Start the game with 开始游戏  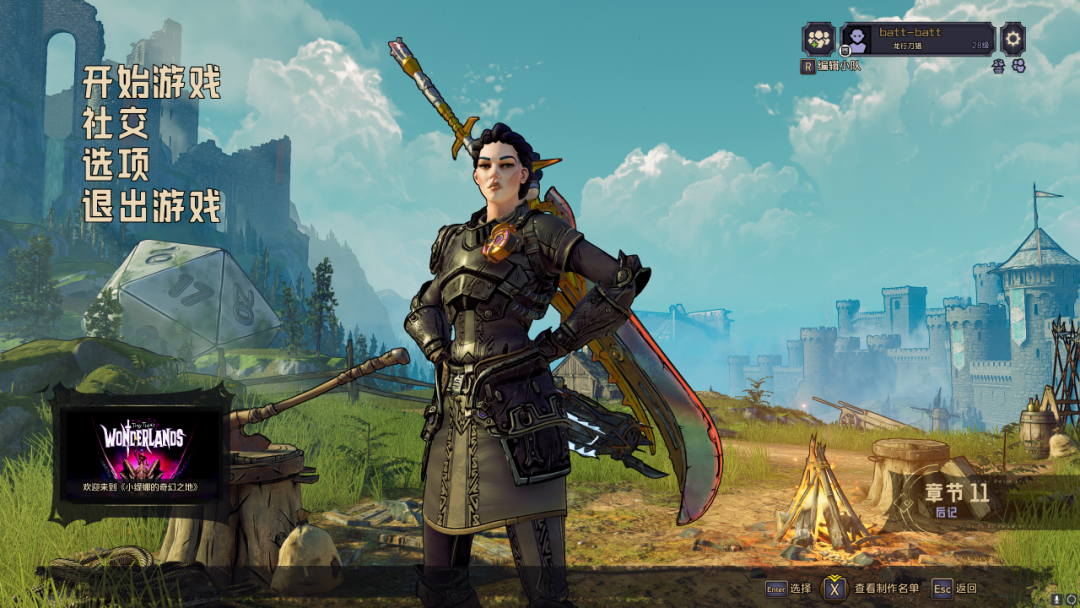pyautogui.click(x=152, y=81)
